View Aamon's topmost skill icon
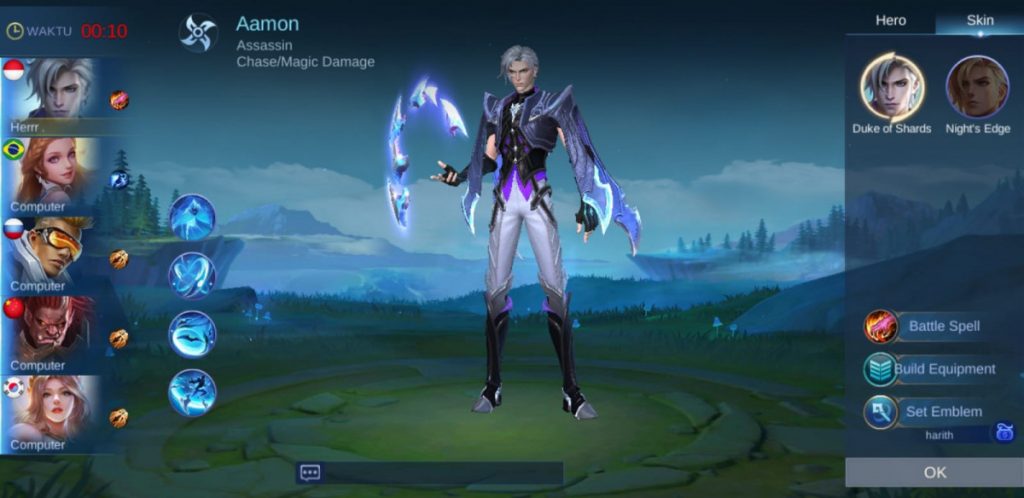Viewport: 1024px width, 498px height. tap(192, 217)
